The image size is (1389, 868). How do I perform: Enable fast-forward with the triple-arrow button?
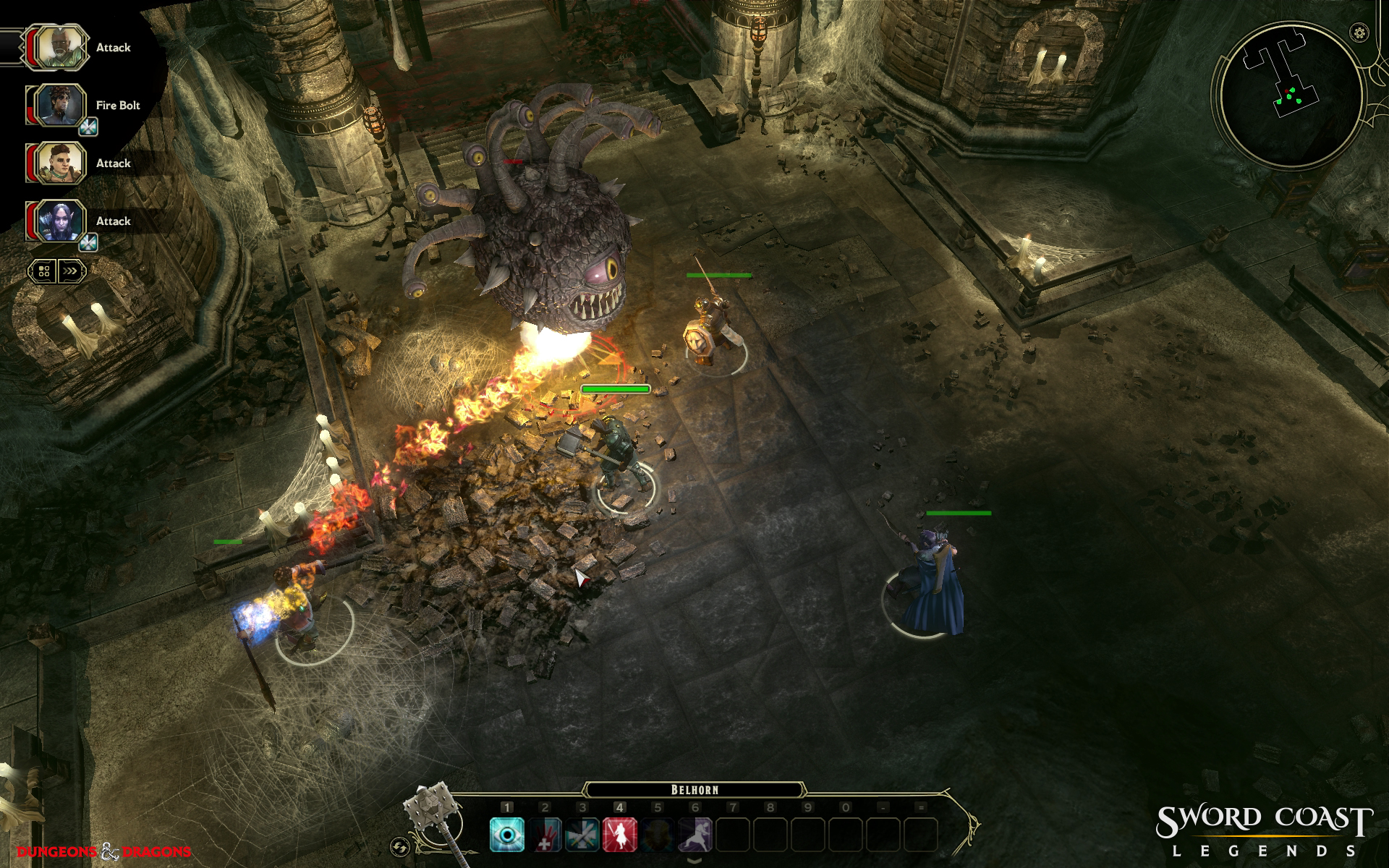(x=71, y=271)
